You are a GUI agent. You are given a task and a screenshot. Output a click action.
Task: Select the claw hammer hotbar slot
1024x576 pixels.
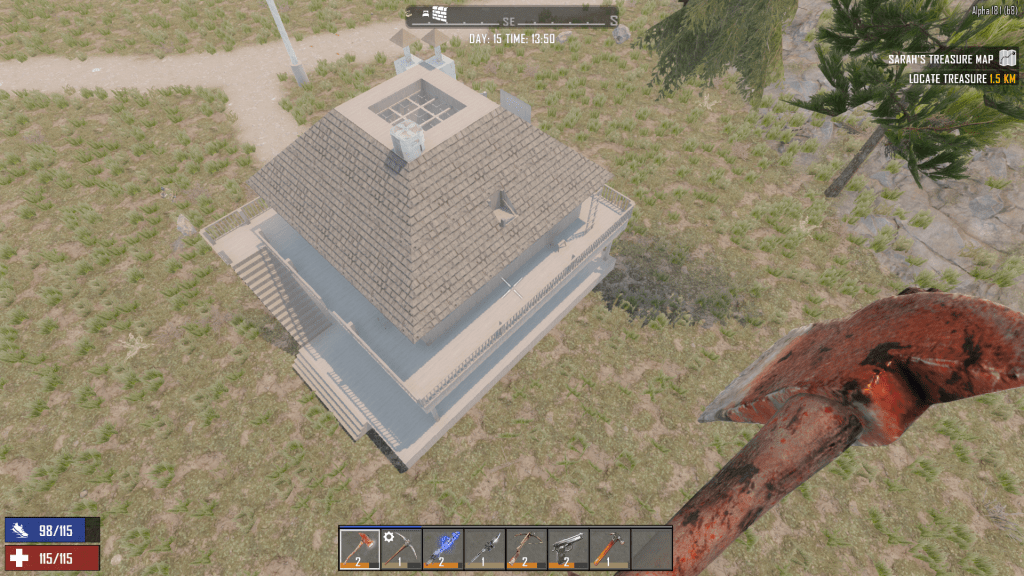[609, 548]
